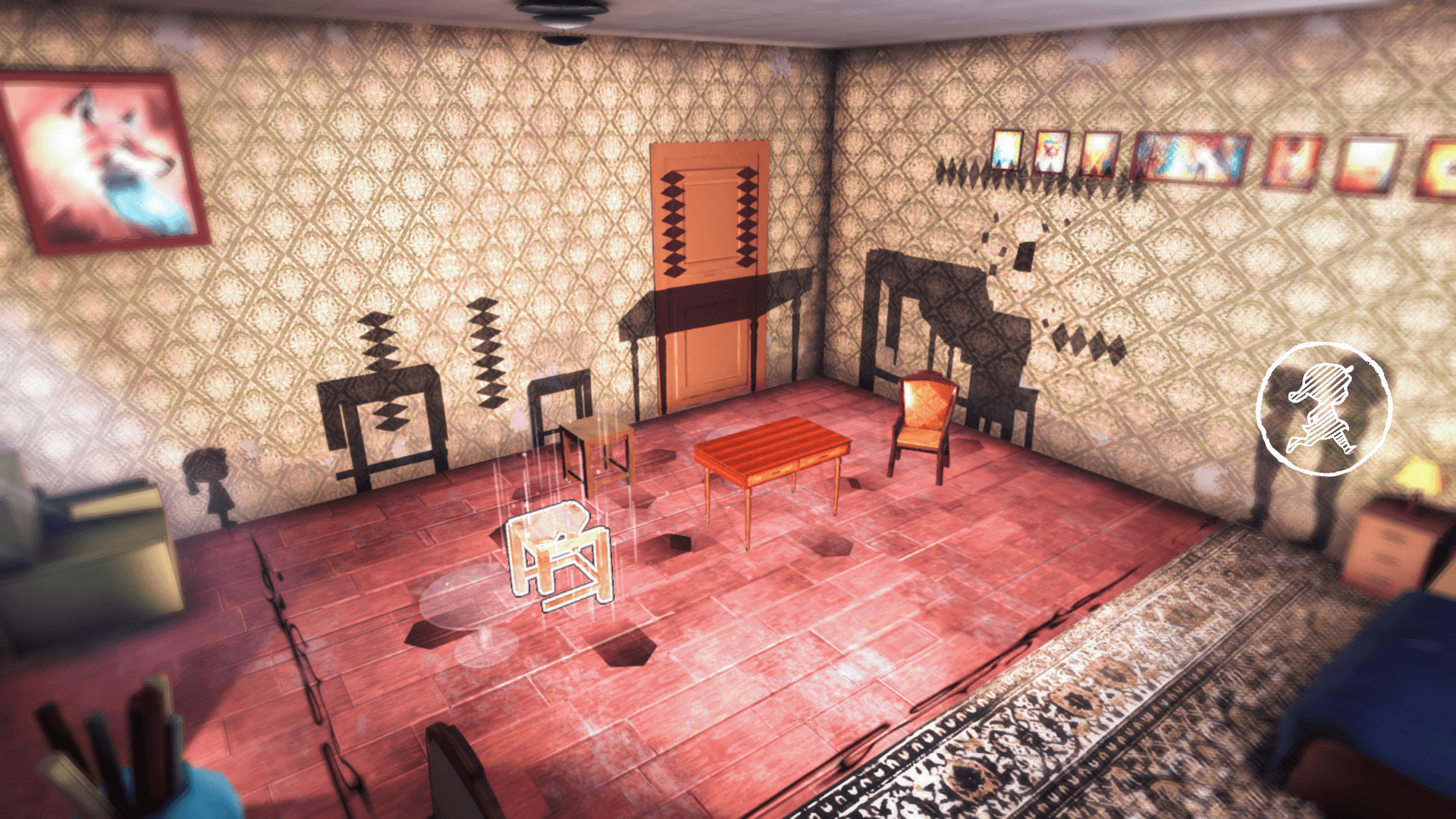1456x819 pixels.
Task: Click the ceiling light fixture
Action: click(561, 11)
